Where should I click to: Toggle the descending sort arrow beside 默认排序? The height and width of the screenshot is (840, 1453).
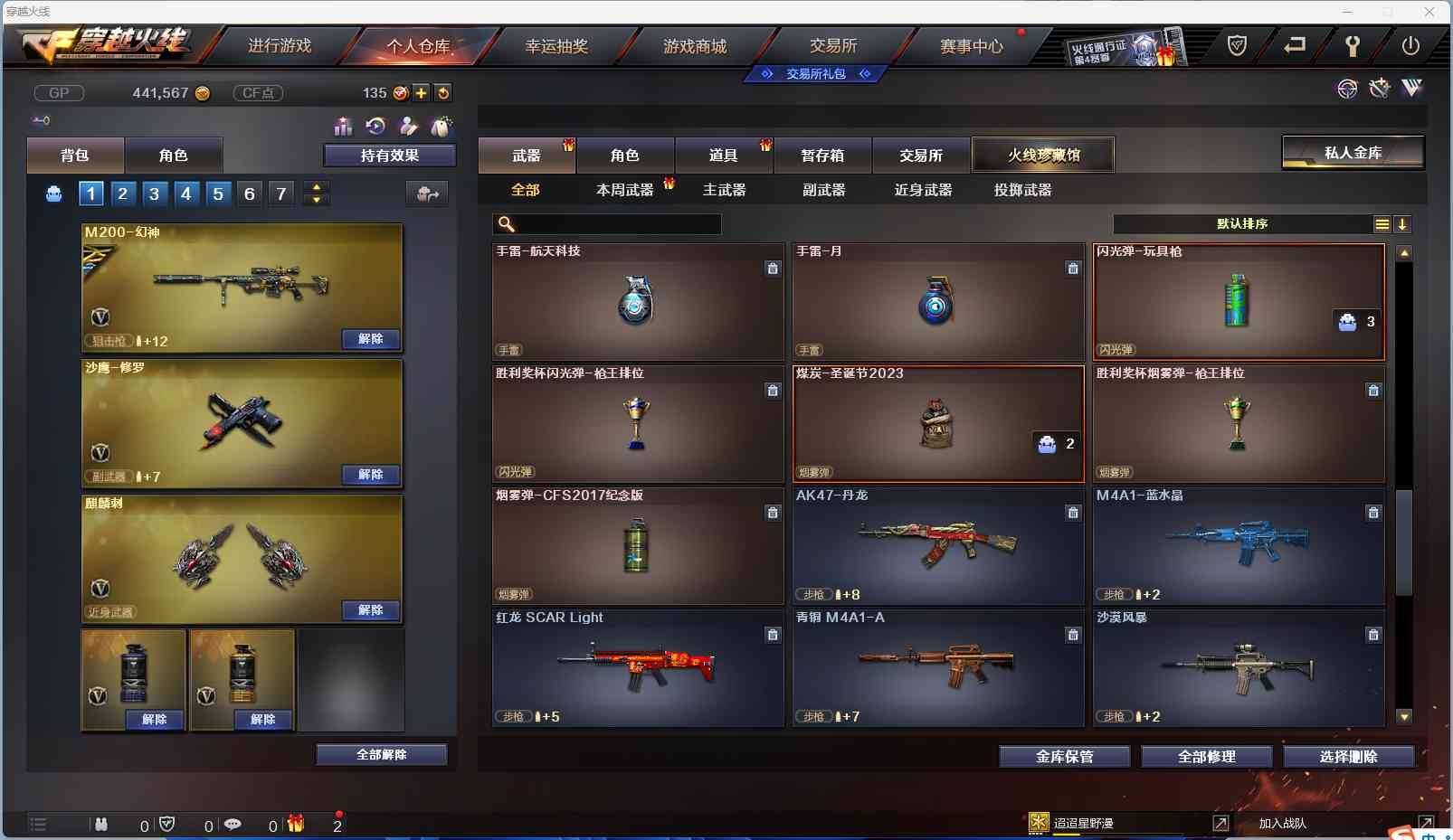point(1402,223)
